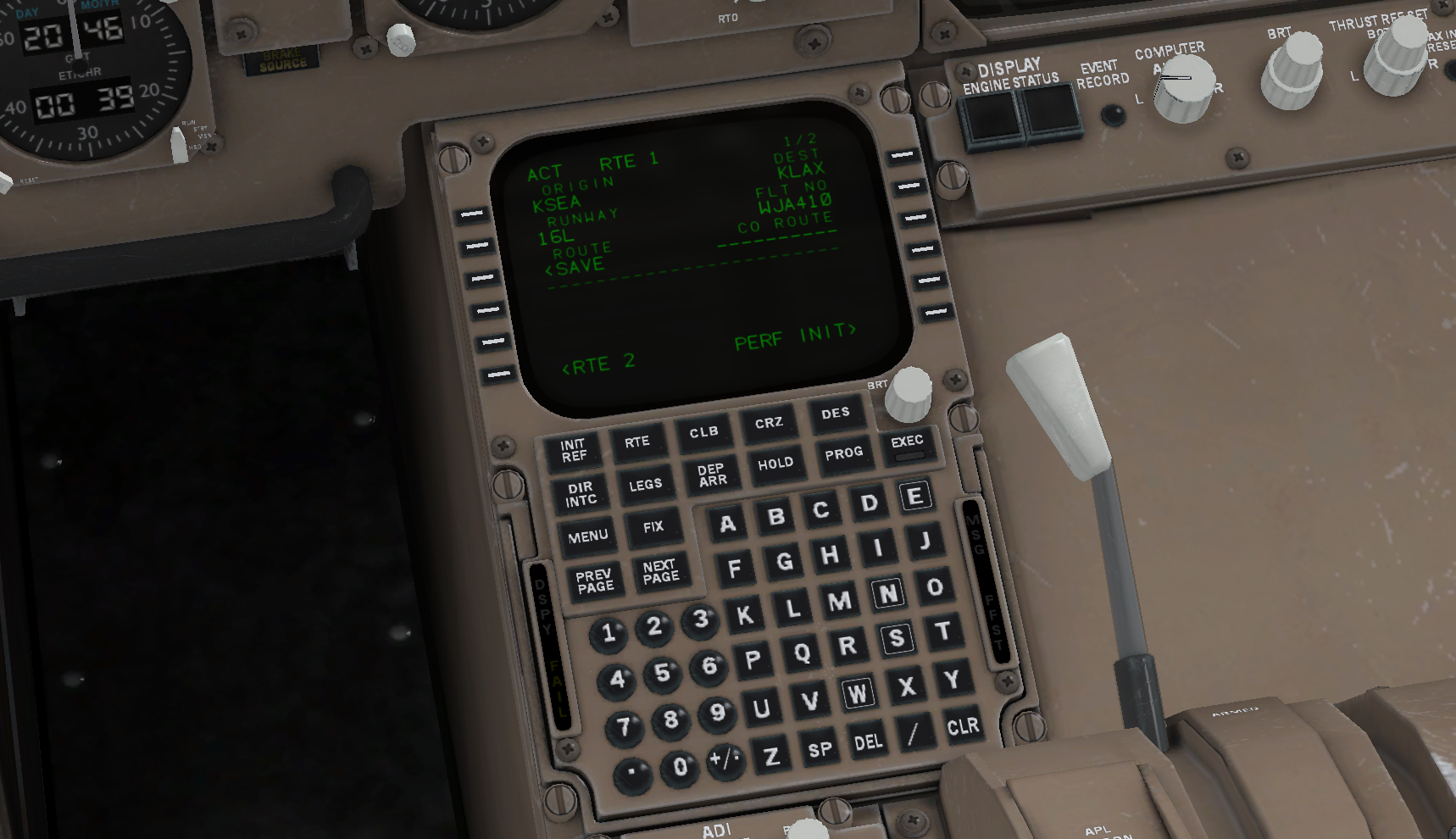Open the CDU MENU page

(x=588, y=536)
